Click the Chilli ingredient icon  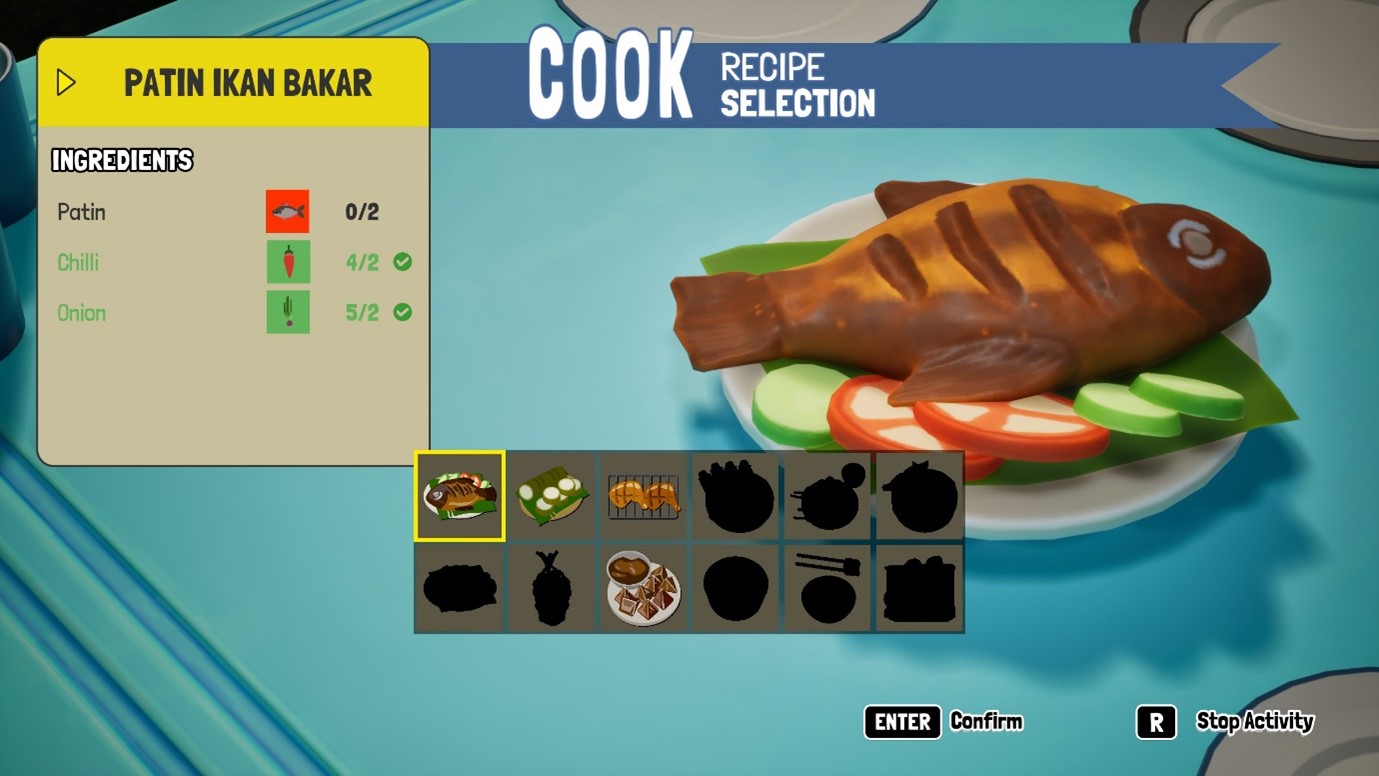[287, 262]
